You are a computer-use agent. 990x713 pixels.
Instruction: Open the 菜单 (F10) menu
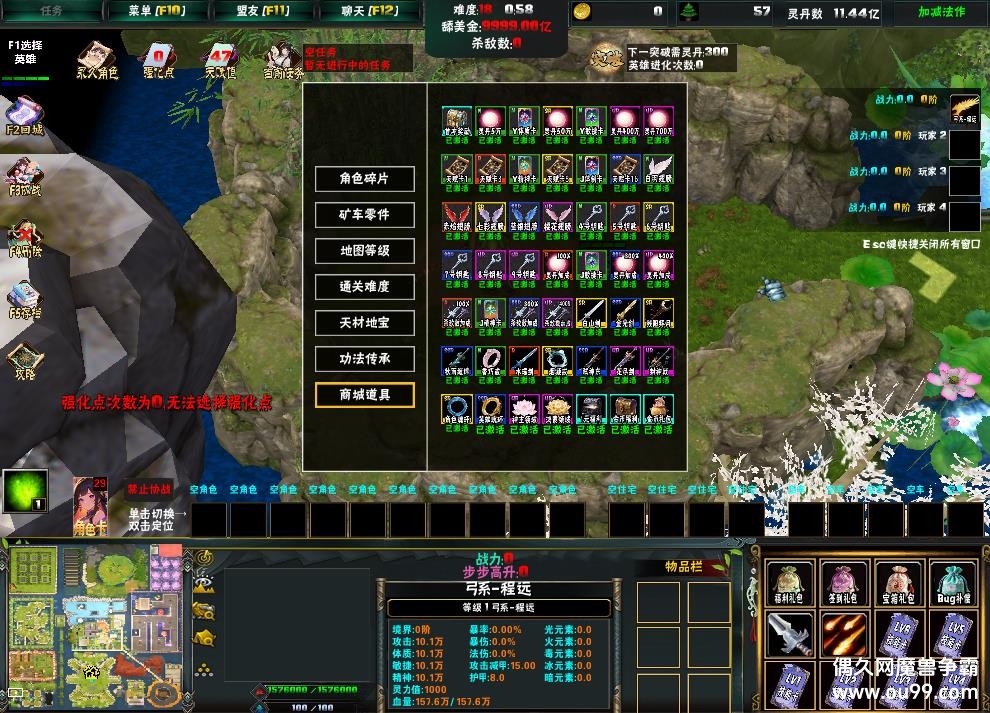tap(157, 12)
